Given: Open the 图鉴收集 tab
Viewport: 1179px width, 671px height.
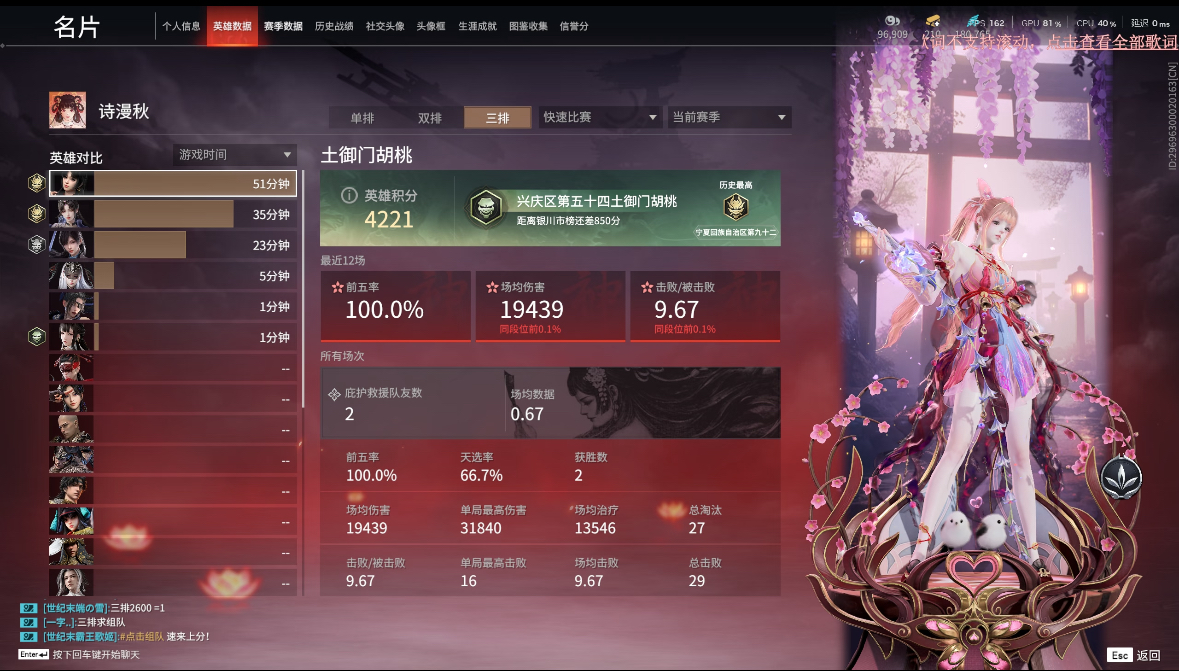Looking at the screenshot, I should pos(528,26).
